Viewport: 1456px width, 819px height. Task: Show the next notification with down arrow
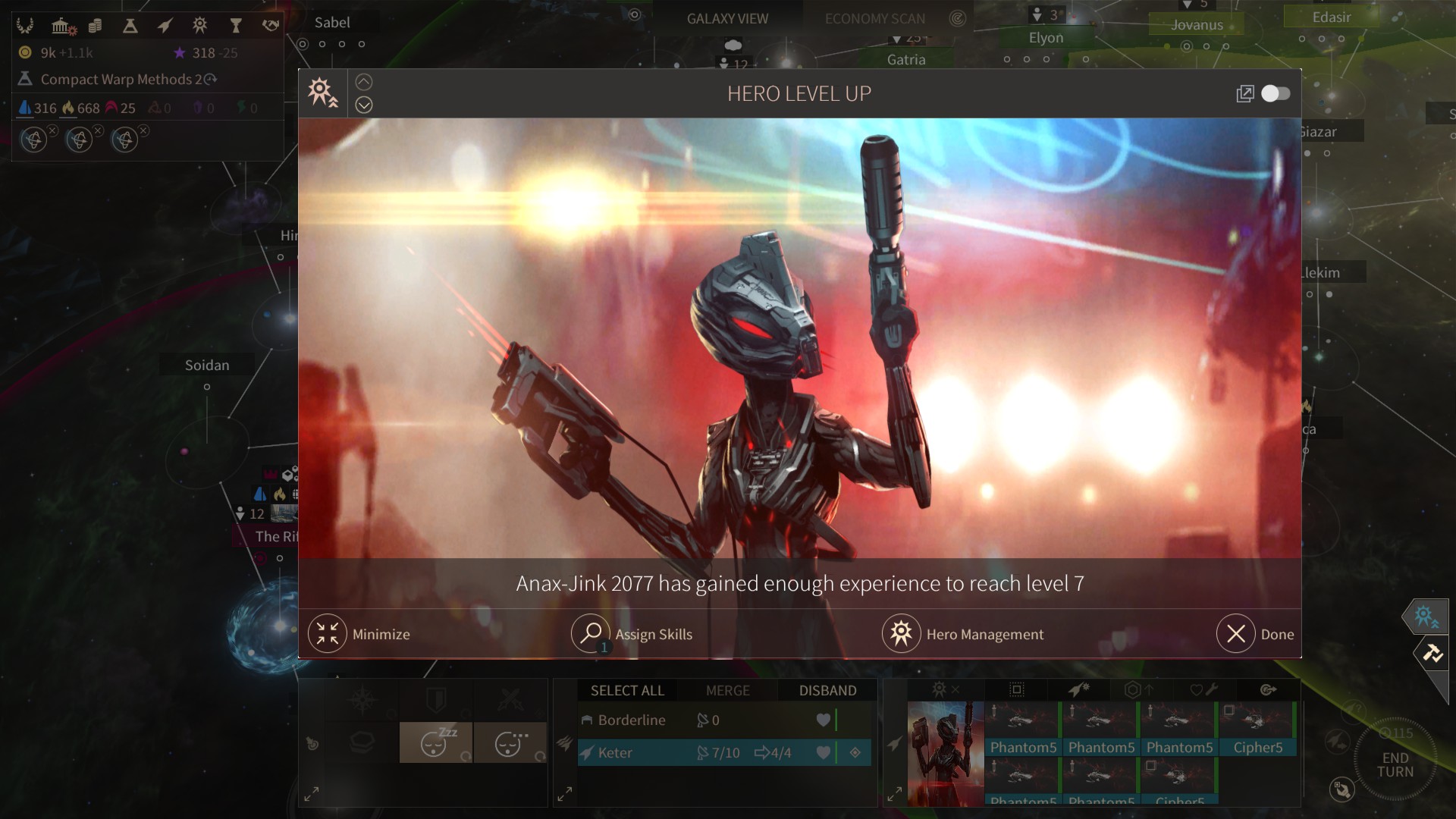point(364,105)
